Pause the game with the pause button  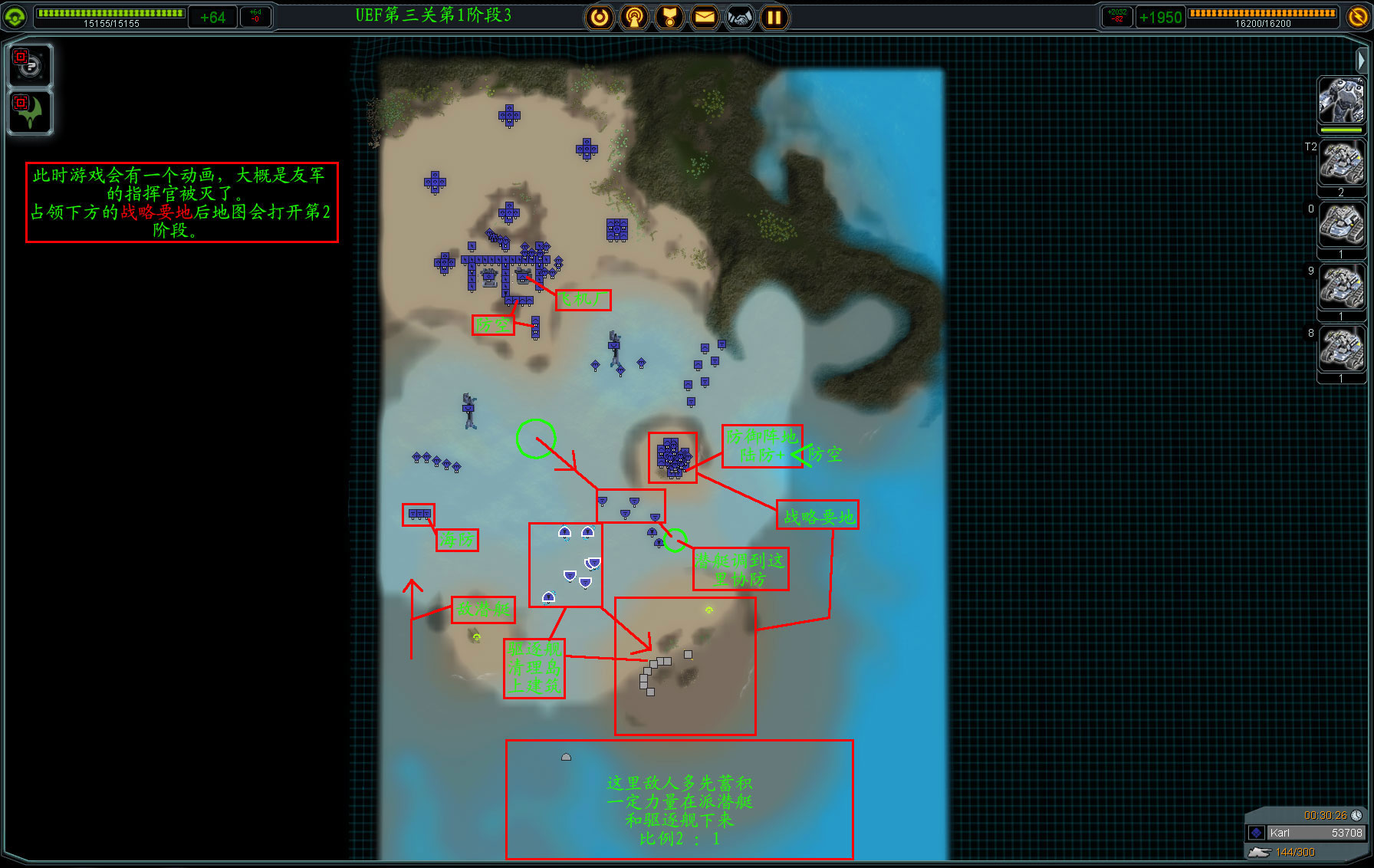(774, 17)
